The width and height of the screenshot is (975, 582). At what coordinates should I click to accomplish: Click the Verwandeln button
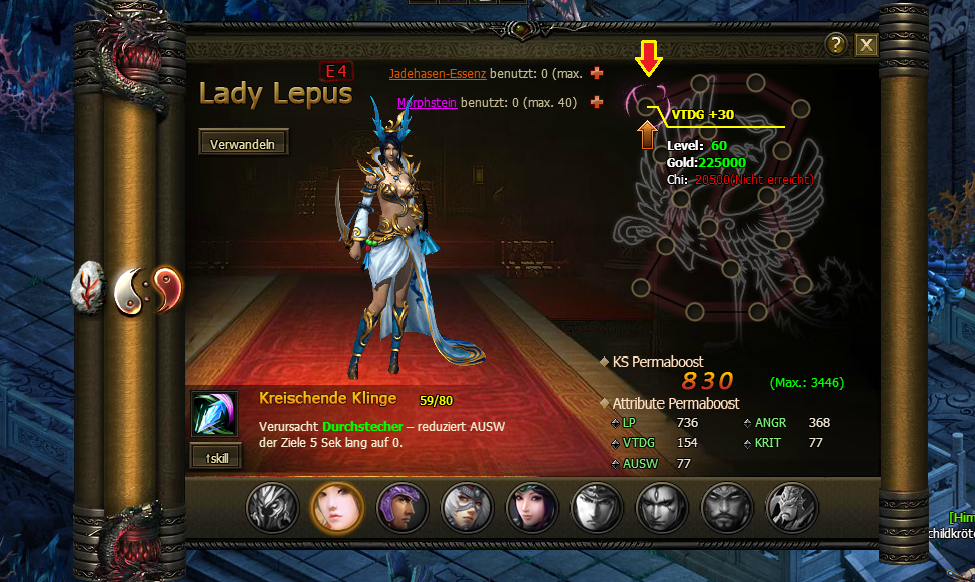[243, 143]
